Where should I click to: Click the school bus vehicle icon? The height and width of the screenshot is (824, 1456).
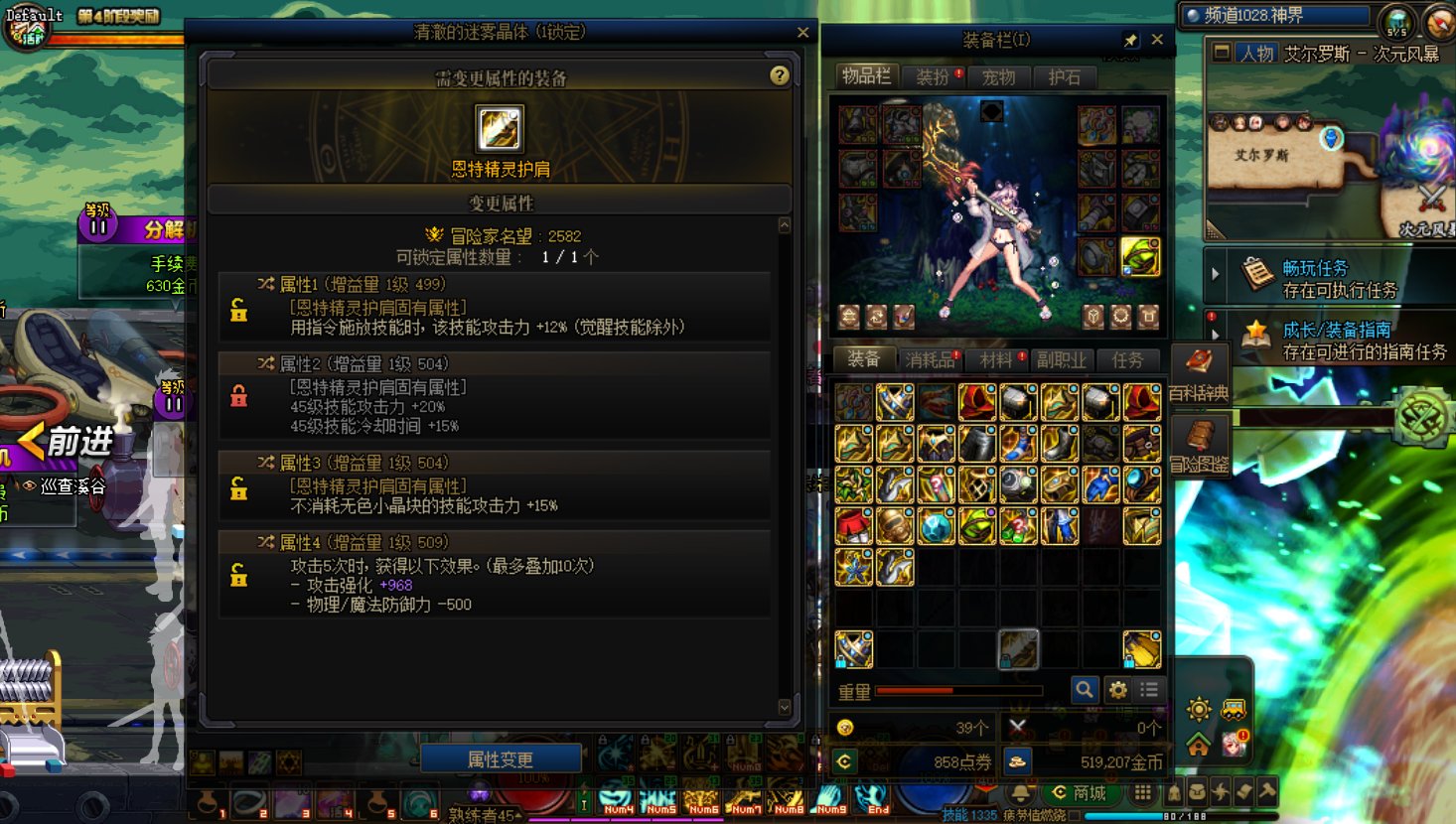[1233, 709]
